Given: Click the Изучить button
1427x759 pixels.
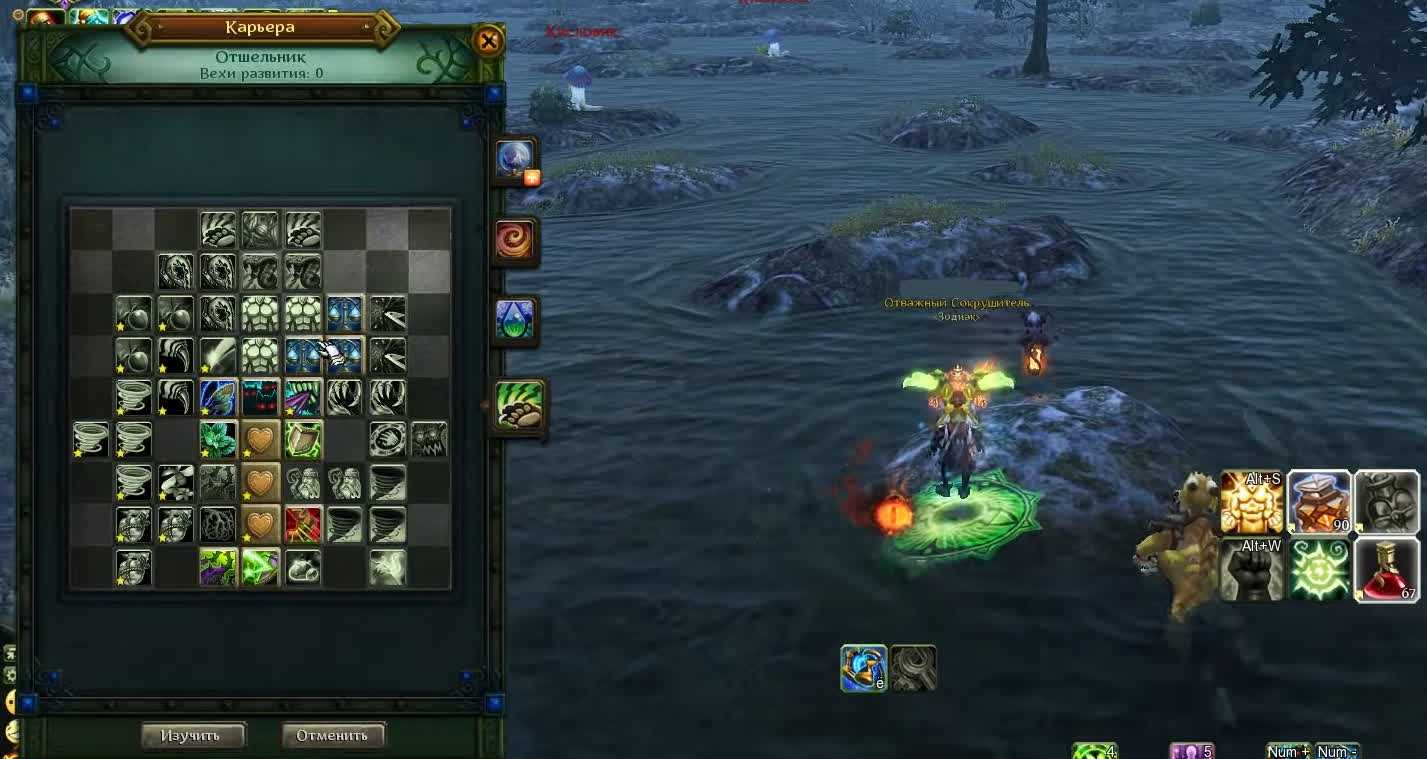Looking at the screenshot, I should coord(193,735).
